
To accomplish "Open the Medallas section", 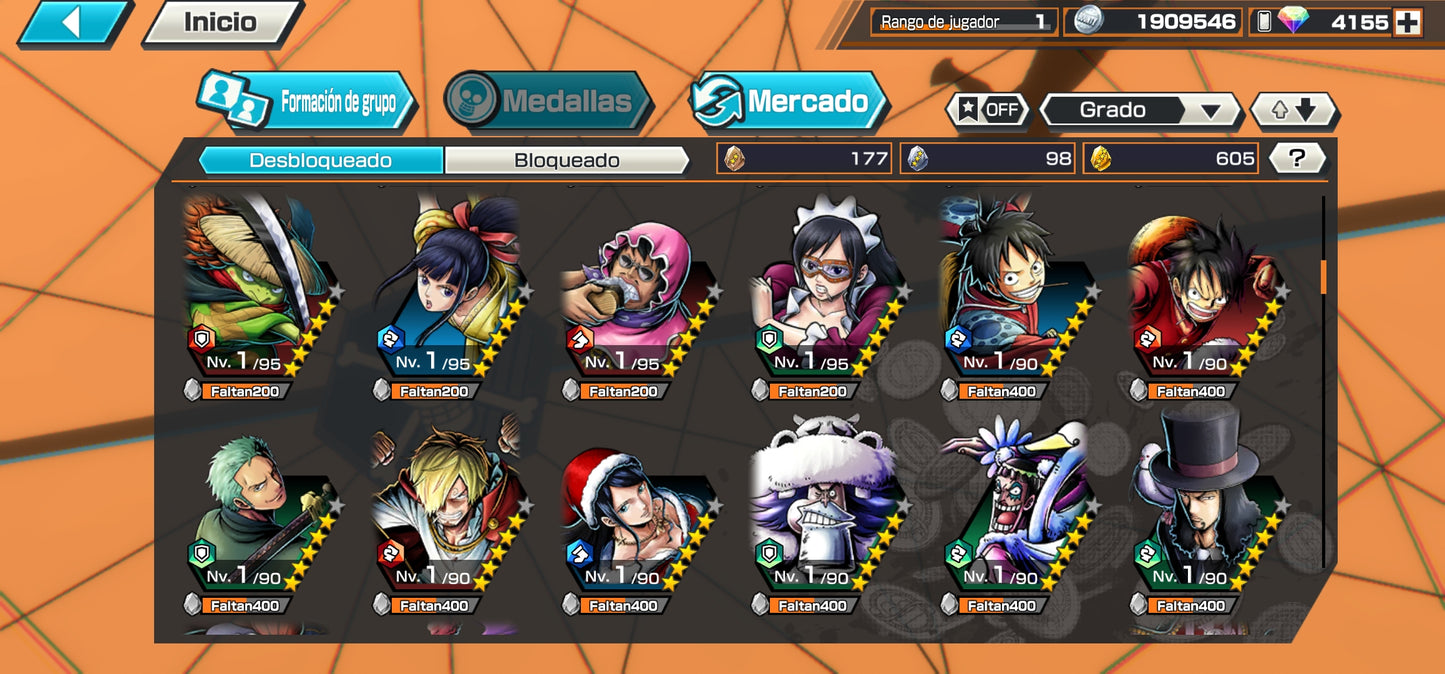I will [548, 101].
